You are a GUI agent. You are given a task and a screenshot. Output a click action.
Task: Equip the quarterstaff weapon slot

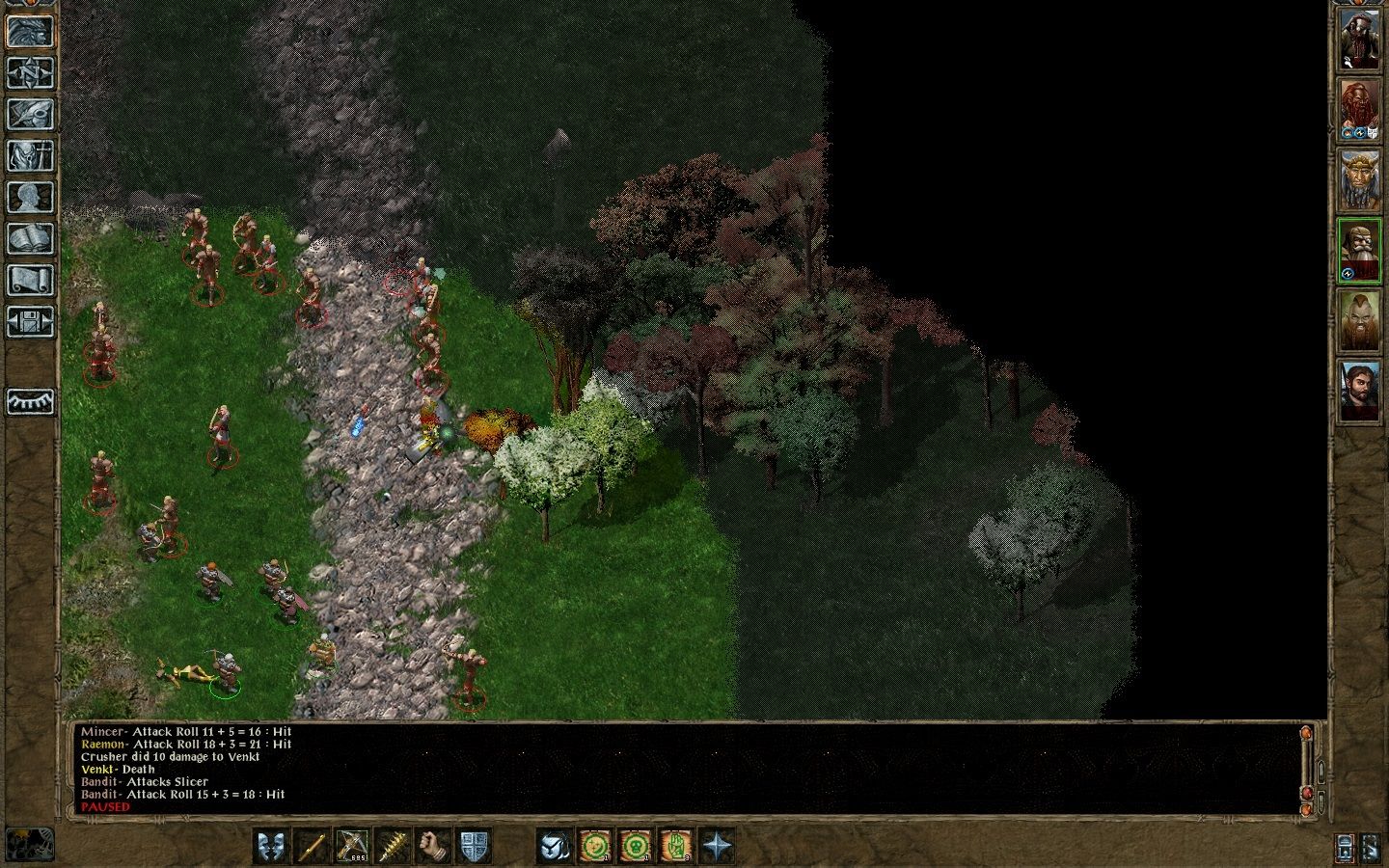[312, 846]
